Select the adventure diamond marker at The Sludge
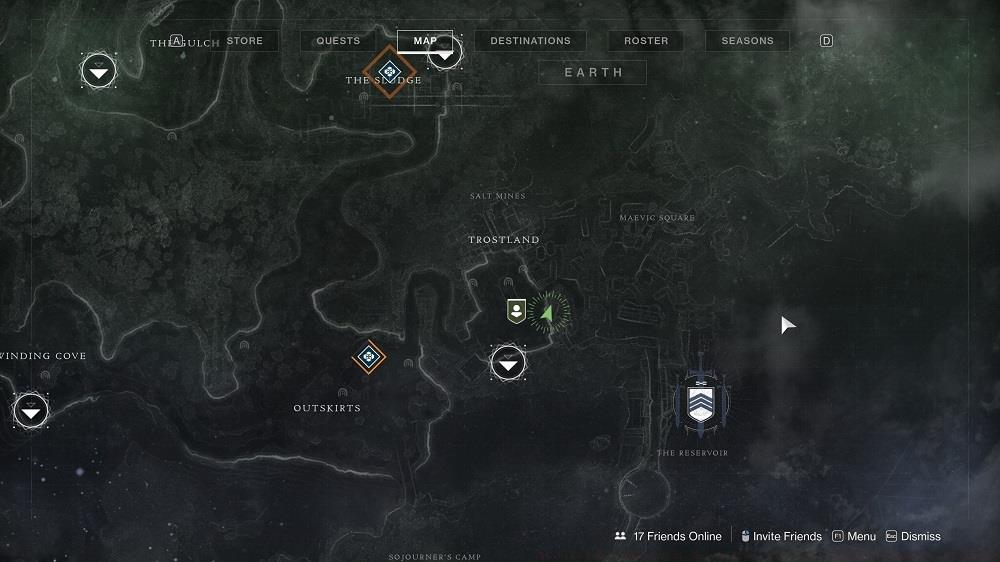The height and width of the screenshot is (562, 1000). 389,70
